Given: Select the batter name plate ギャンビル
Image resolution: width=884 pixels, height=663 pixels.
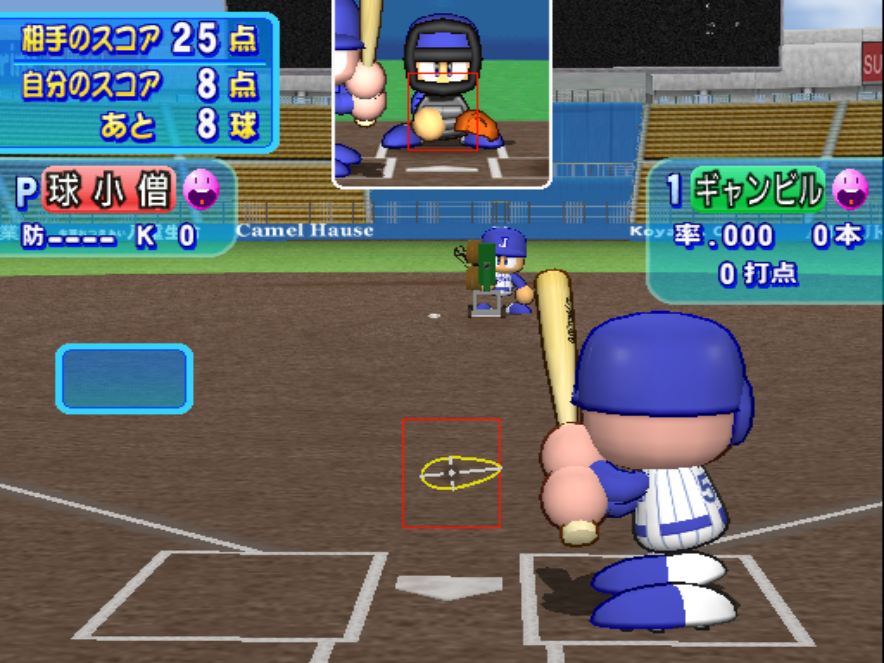Looking at the screenshot, I should (759, 189).
